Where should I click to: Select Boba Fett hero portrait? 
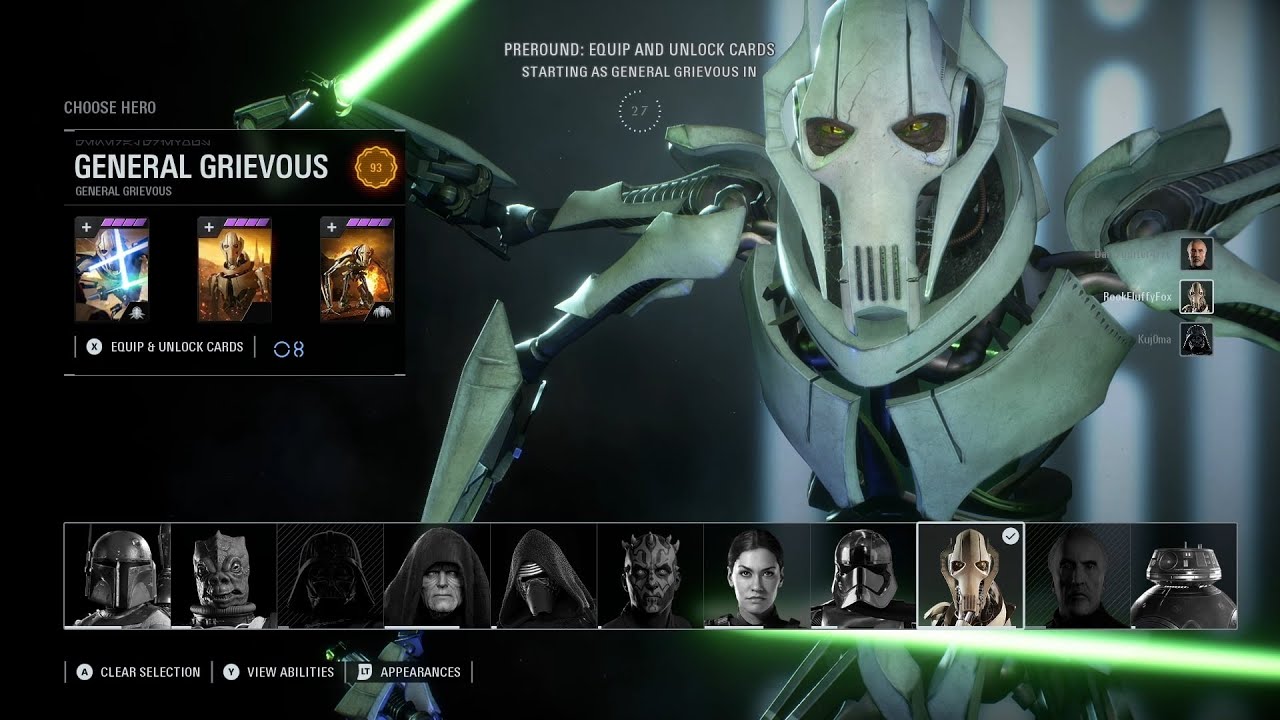117,576
